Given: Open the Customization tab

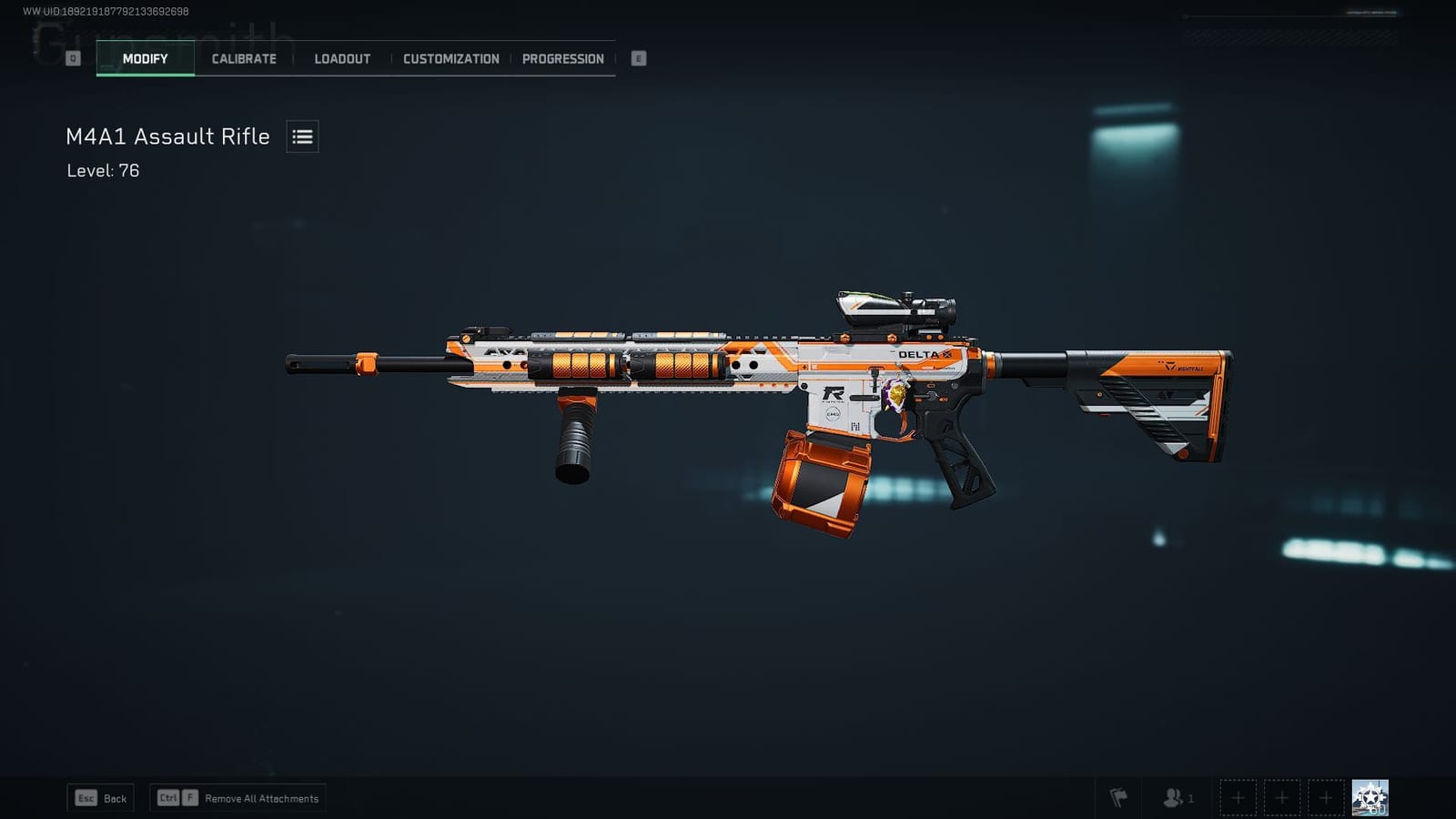Looking at the screenshot, I should point(450,58).
